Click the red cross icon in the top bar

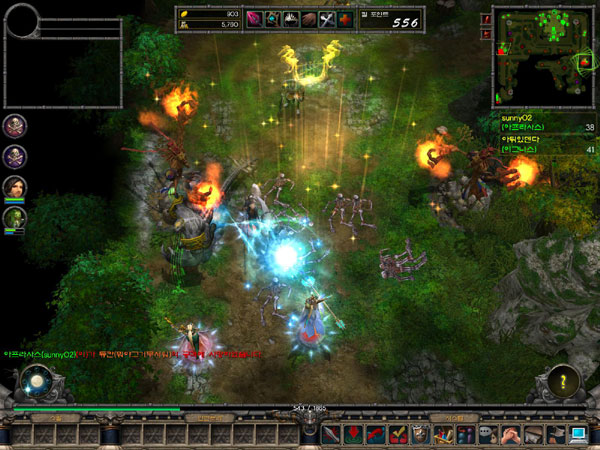[x=344, y=19]
